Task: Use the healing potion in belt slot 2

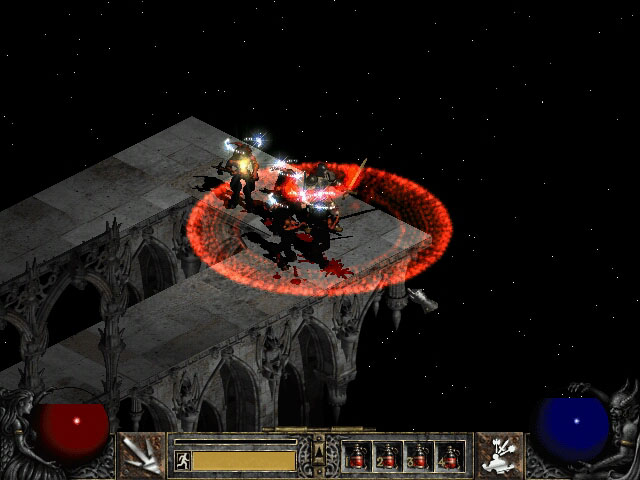Action: coord(388,457)
